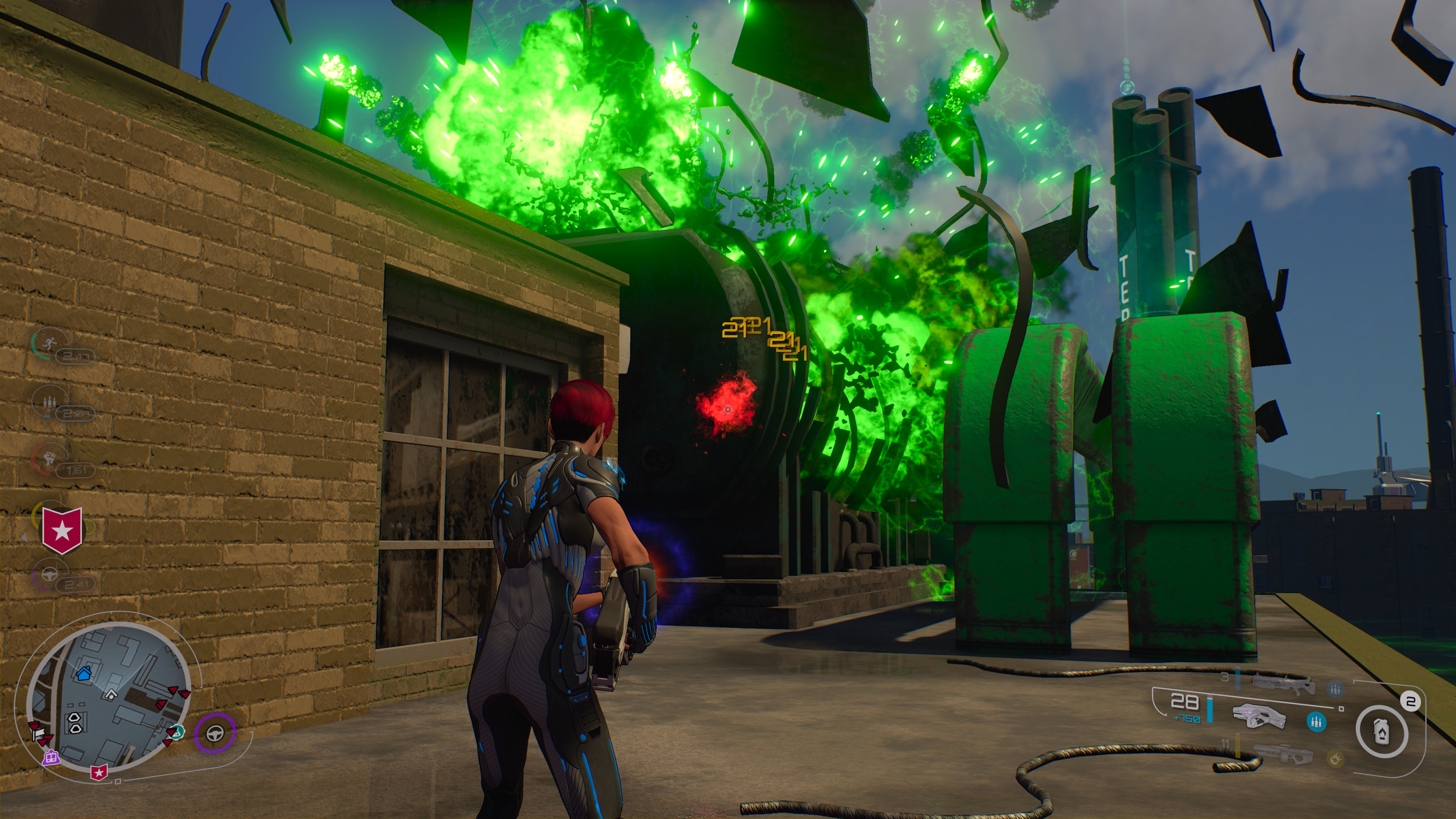
Task: Check the Driving steering-wheel skill icon
Action: (x=50, y=573)
